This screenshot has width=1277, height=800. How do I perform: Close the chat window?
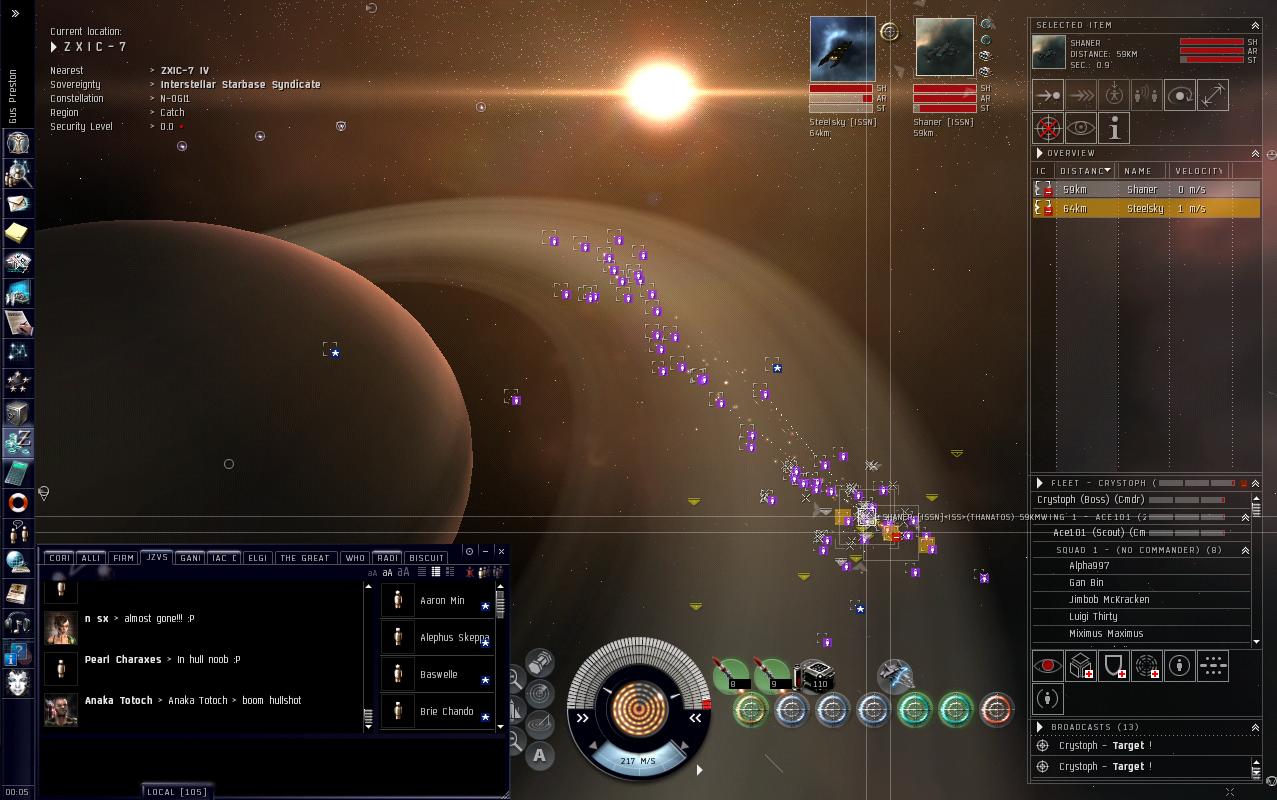501,551
